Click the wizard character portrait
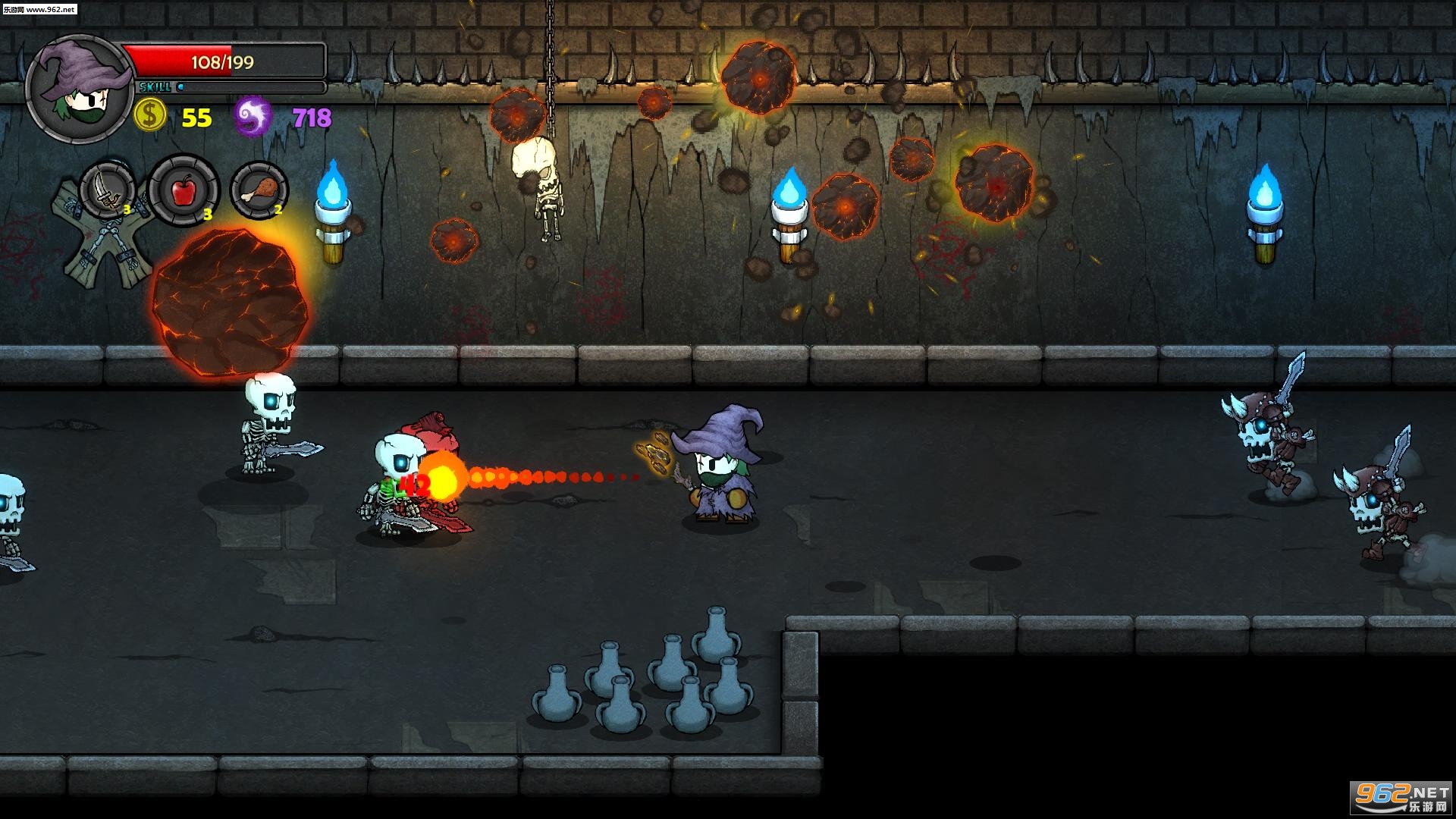Viewport: 1456px width, 819px height. pos(80,89)
